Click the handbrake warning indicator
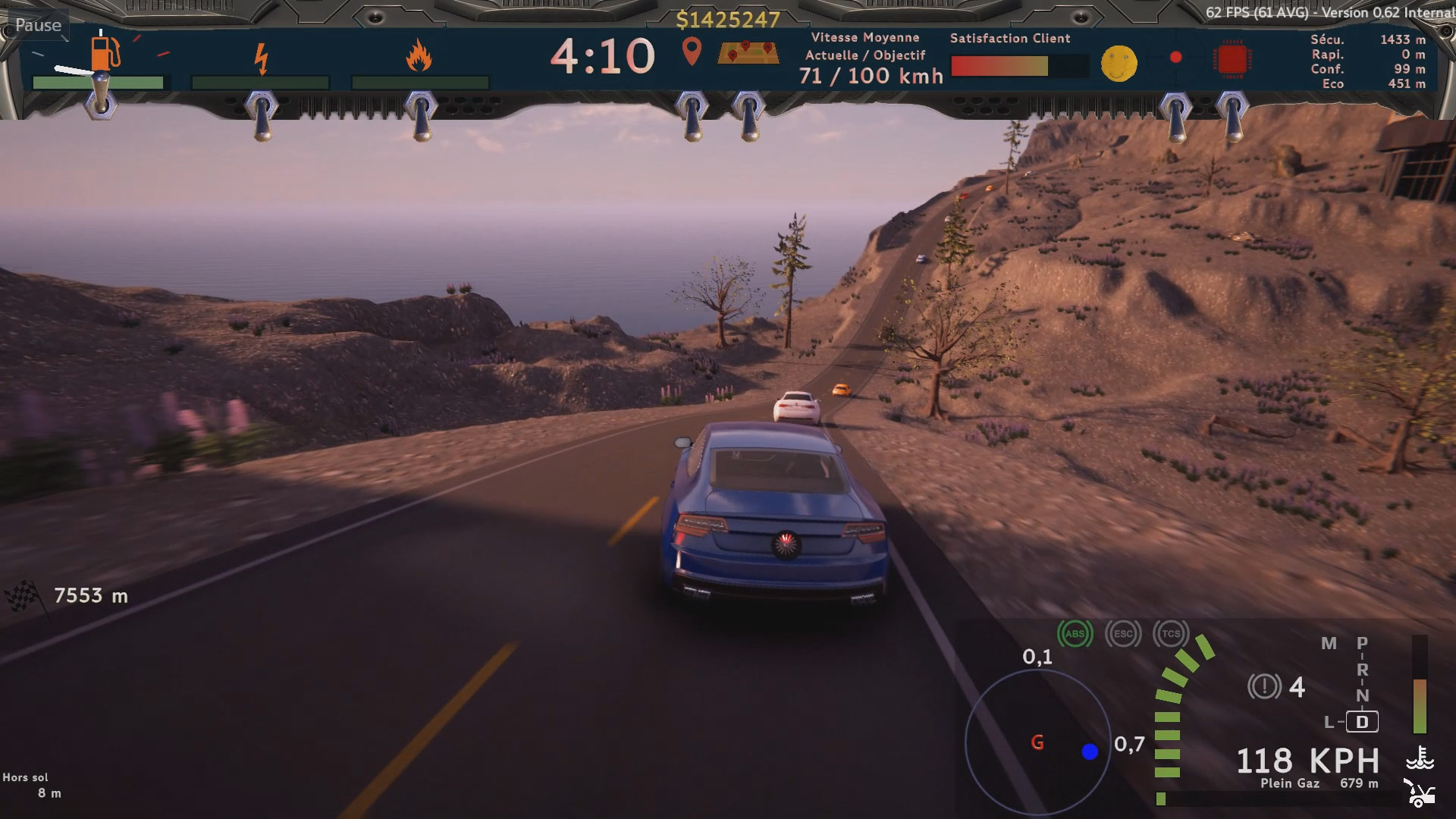 click(x=1263, y=687)
